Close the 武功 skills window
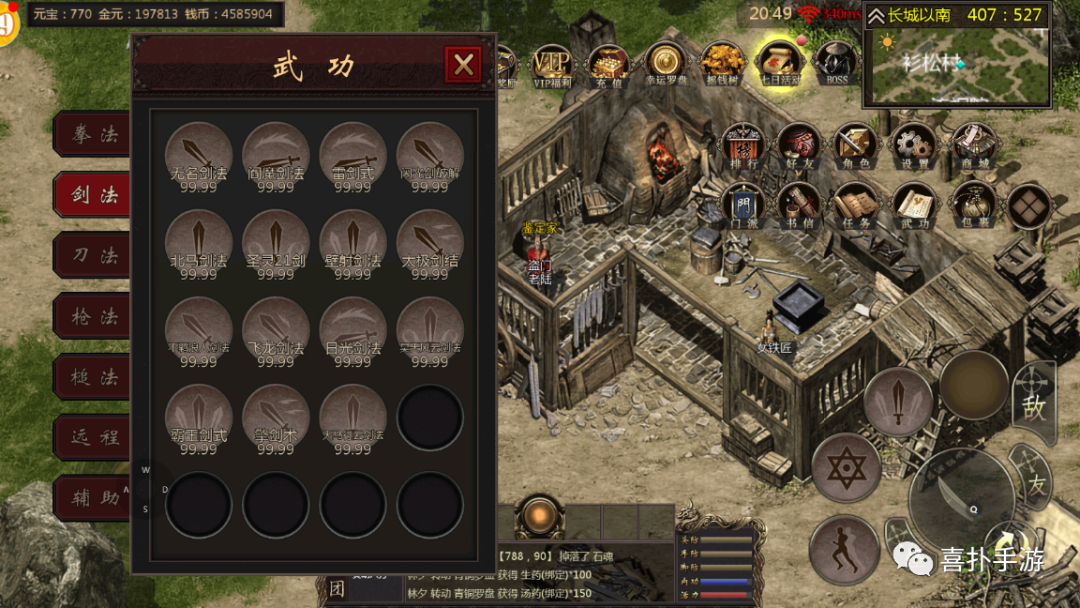1080x608 pixels. pyautogui.click(x=463, y=65)
